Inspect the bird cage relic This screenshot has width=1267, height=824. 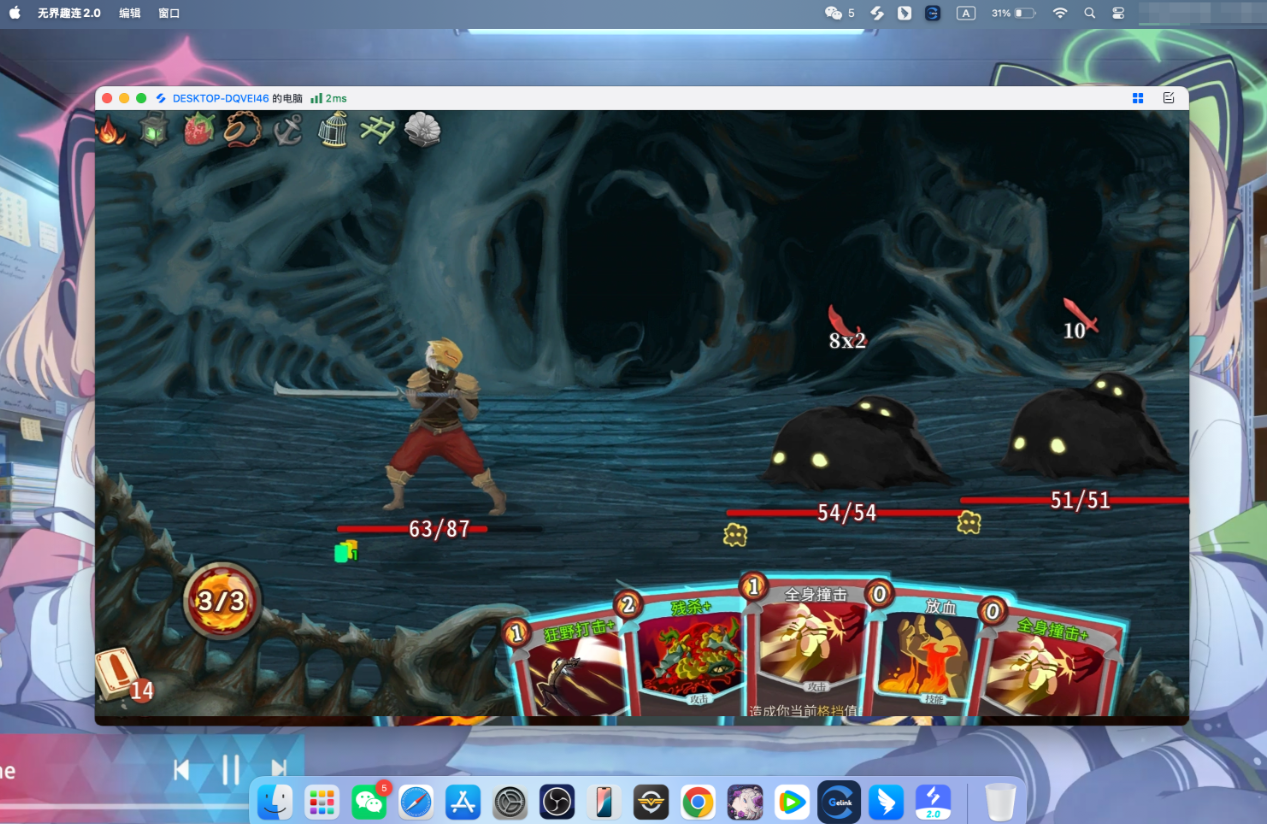(x=332, y=130)
